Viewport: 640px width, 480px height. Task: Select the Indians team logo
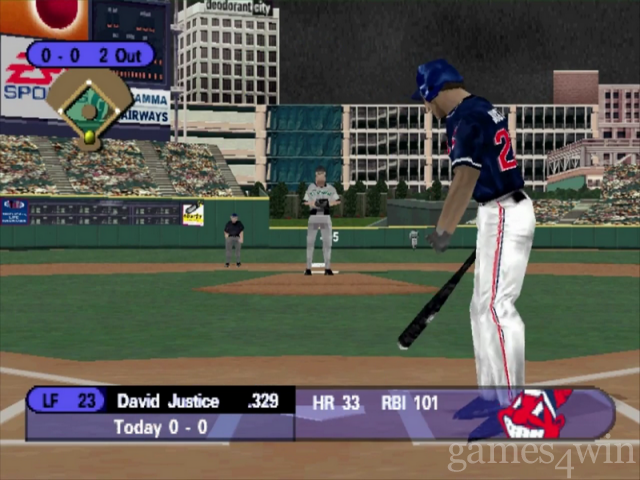(x=534, y=413)
